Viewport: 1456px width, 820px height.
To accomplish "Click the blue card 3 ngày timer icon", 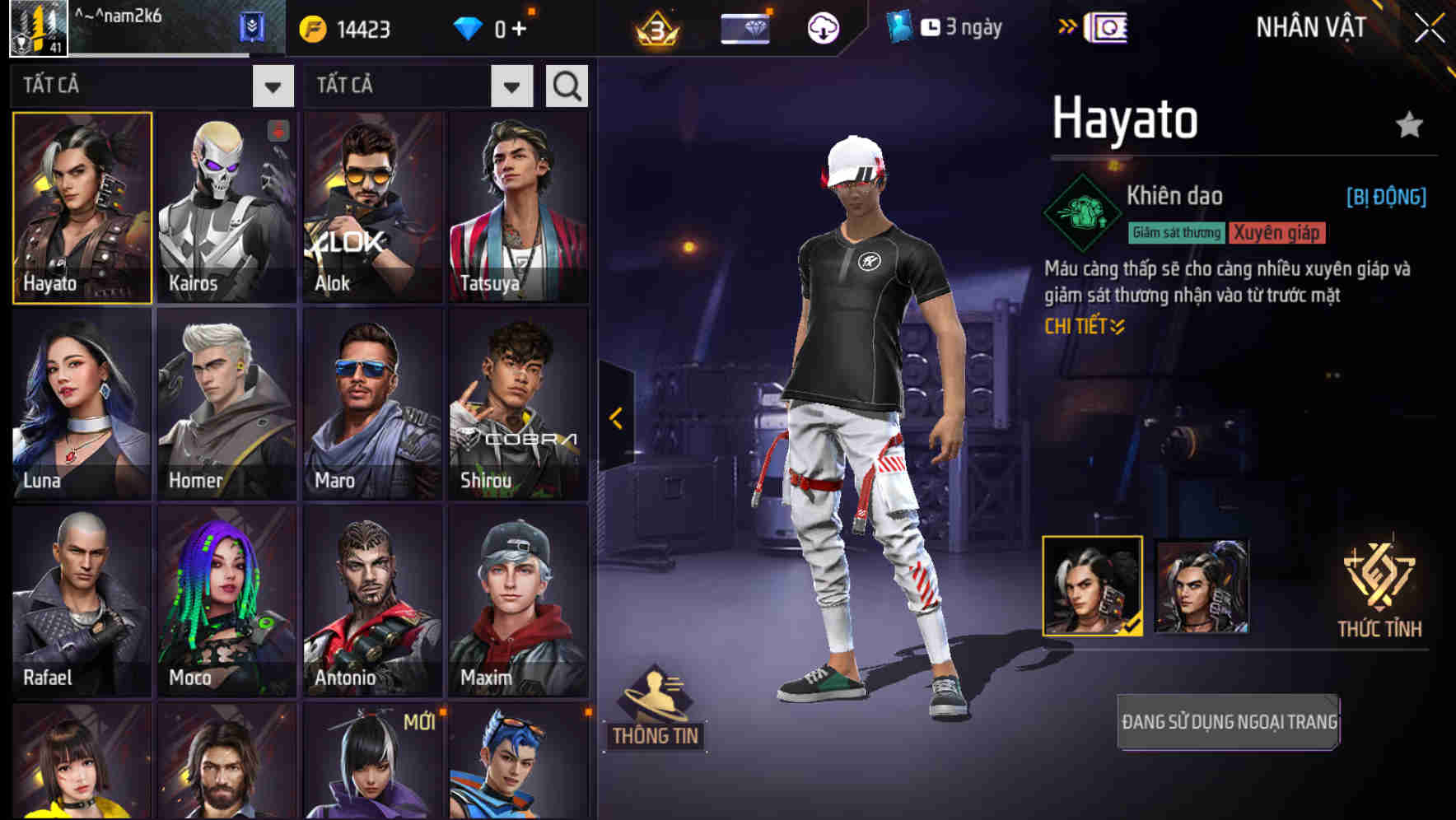I will (899, 26).
